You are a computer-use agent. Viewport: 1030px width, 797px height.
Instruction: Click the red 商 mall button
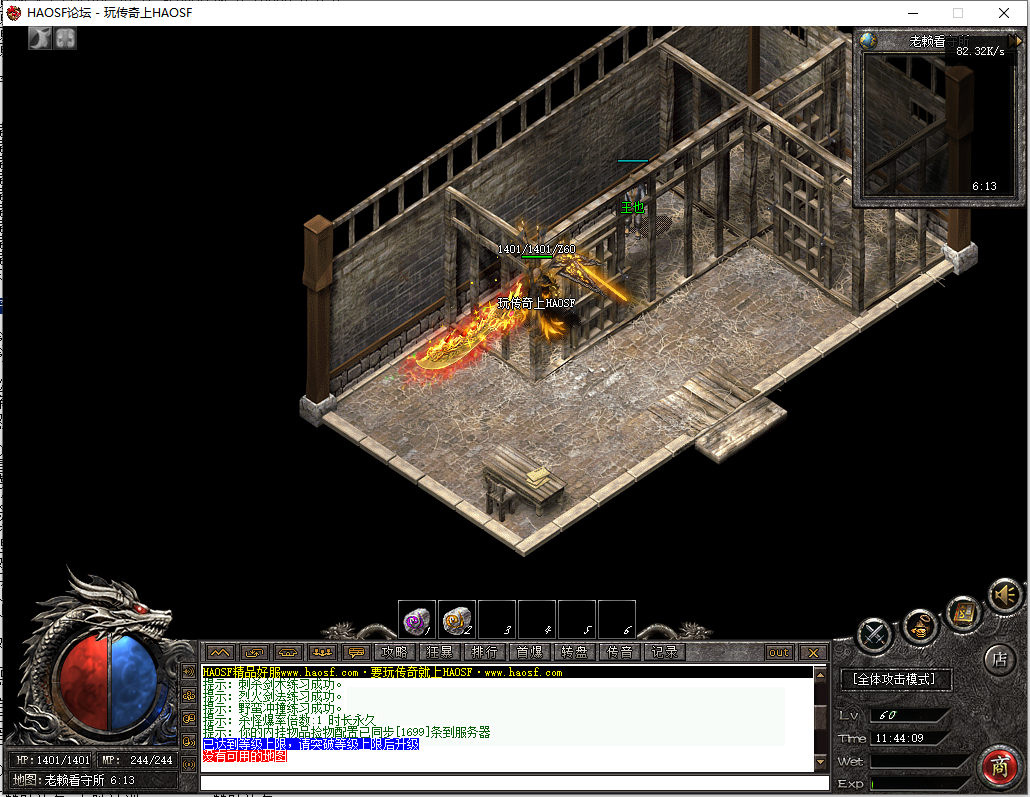[x=998, y=766]
